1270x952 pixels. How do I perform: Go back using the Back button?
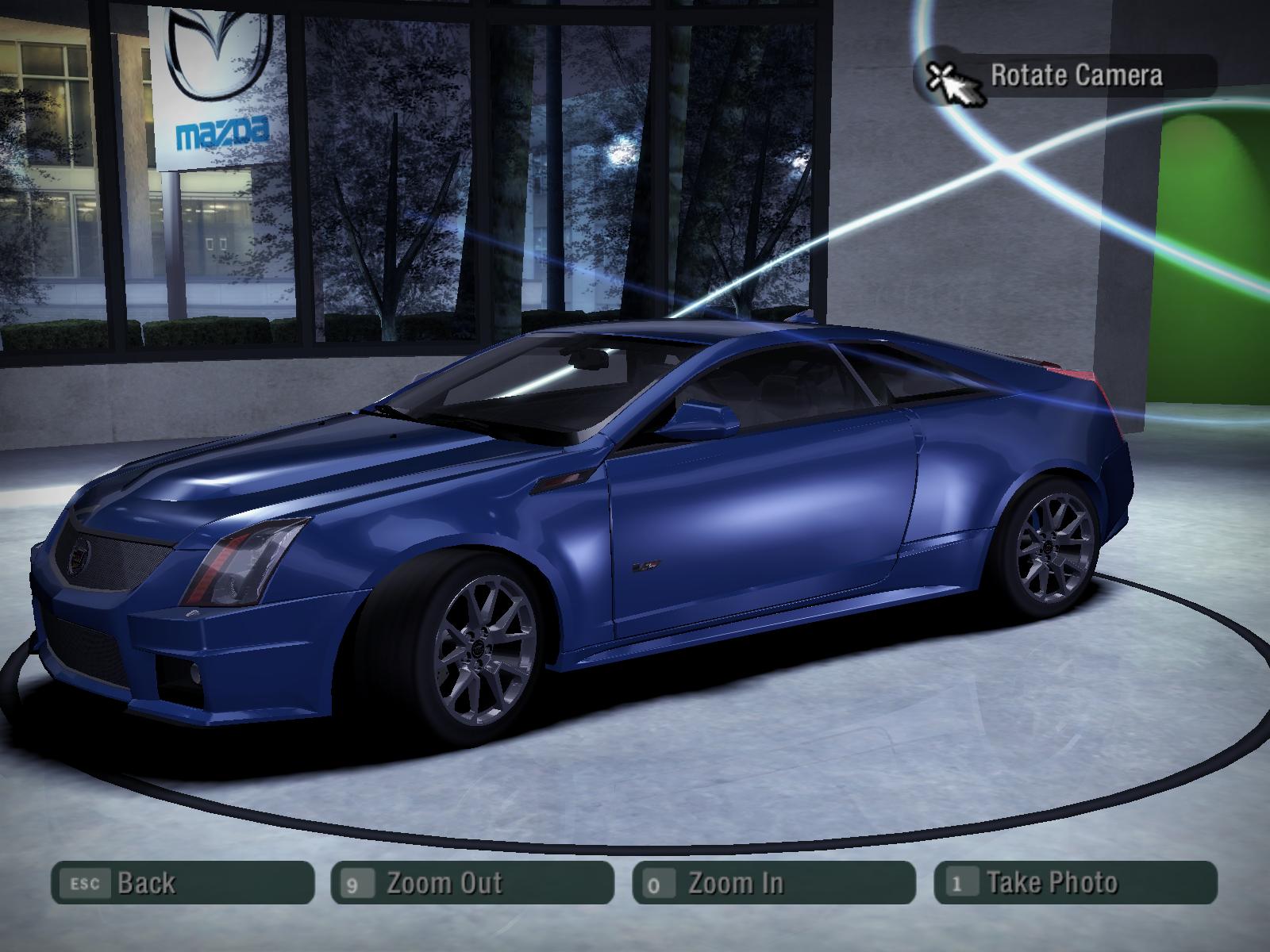tap(183, 882)
